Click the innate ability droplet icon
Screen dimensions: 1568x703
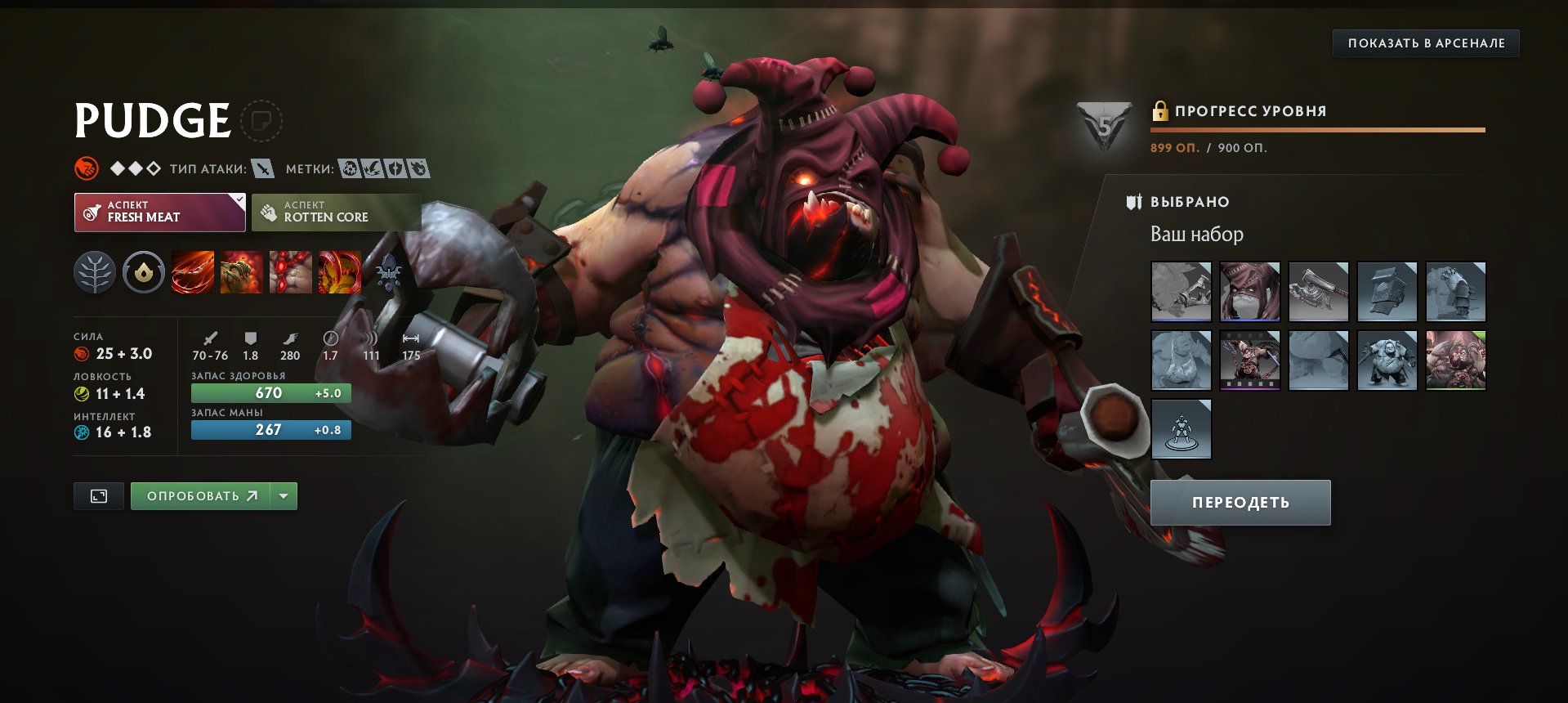tap(144, 273)
